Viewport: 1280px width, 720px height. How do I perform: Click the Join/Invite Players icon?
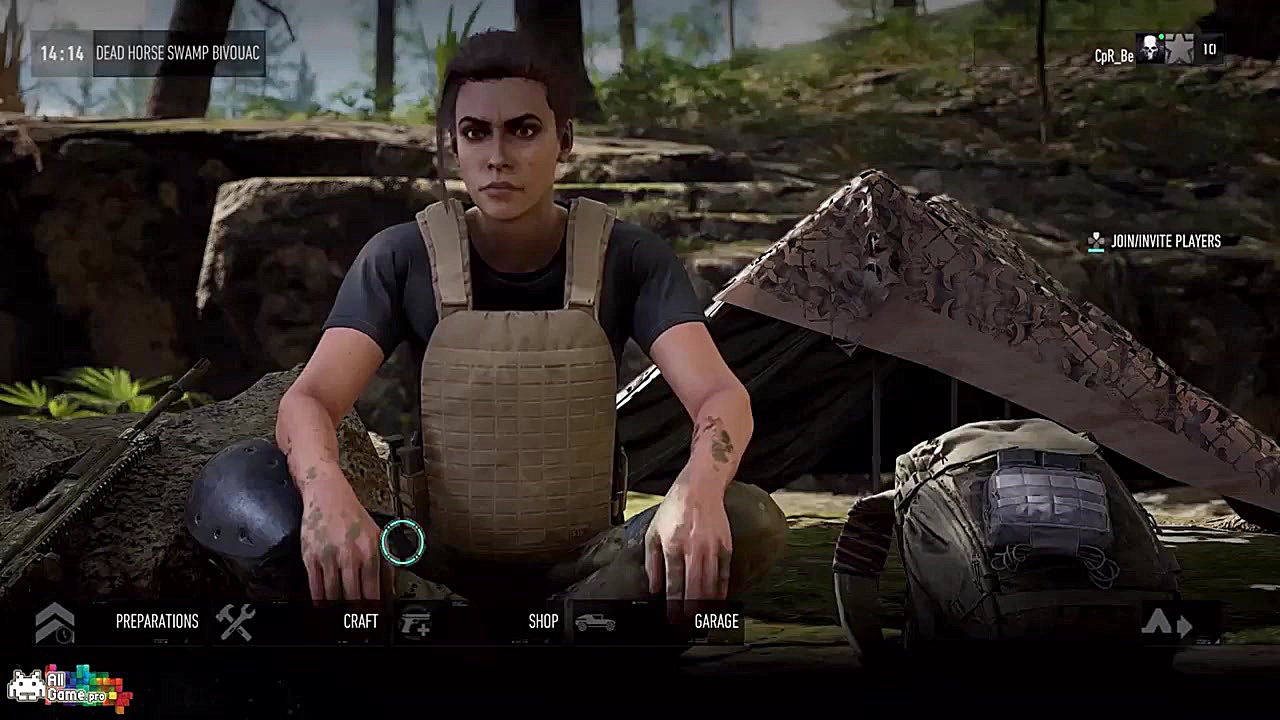click(x=1094, y=242)
